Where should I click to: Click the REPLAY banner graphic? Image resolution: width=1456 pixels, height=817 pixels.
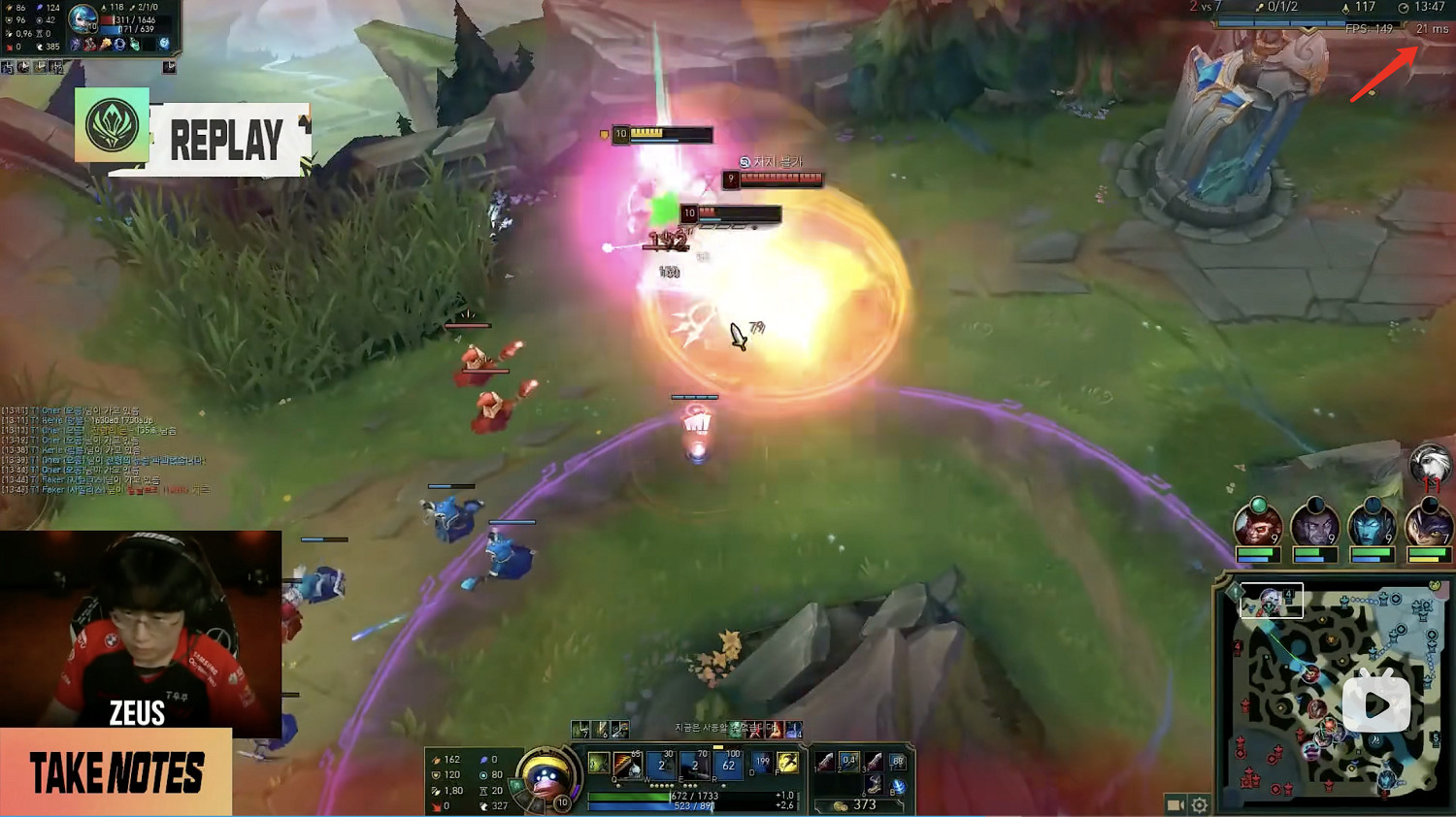228,139
